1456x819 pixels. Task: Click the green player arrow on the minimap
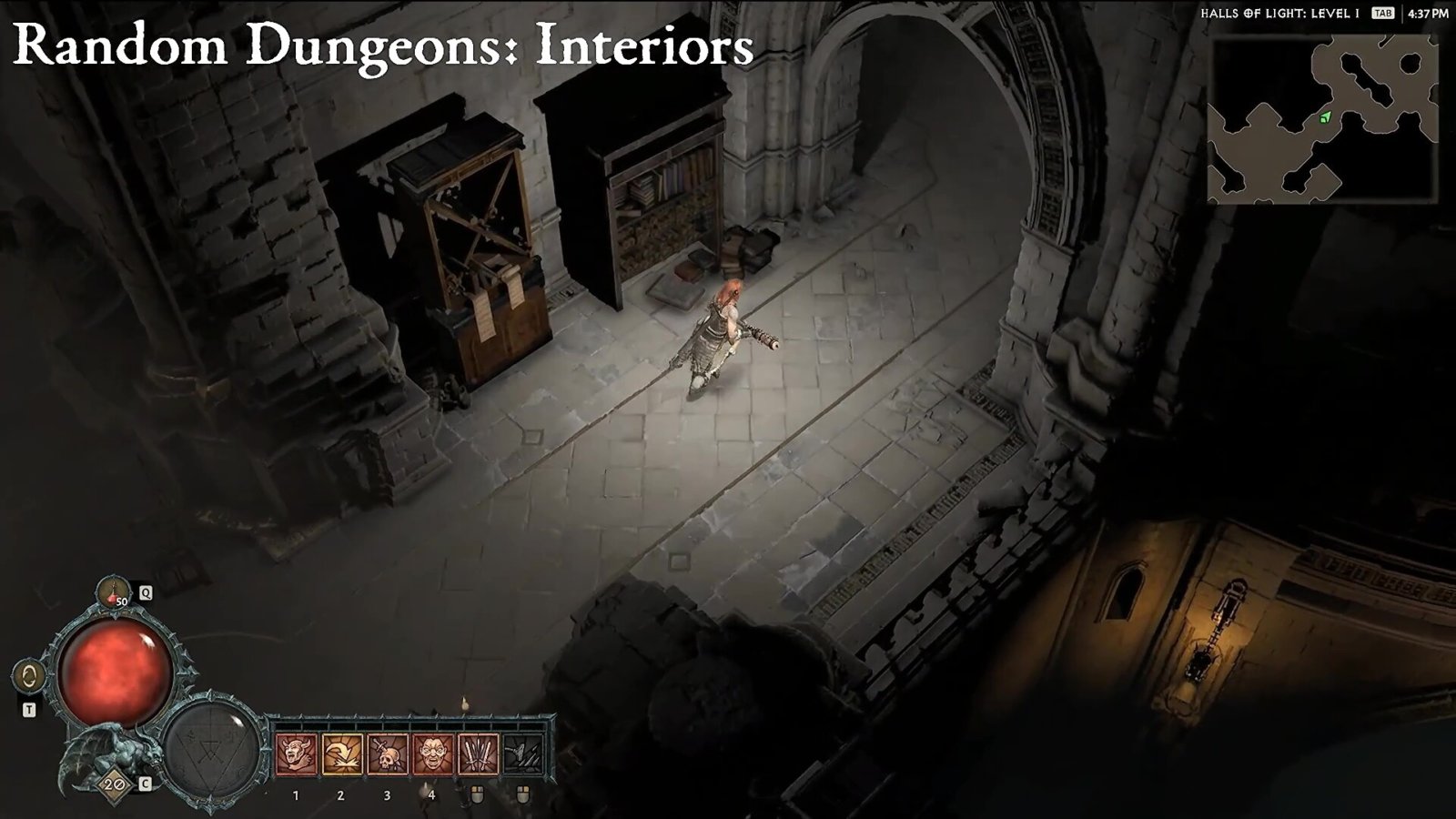click(x=1325, y=118)
